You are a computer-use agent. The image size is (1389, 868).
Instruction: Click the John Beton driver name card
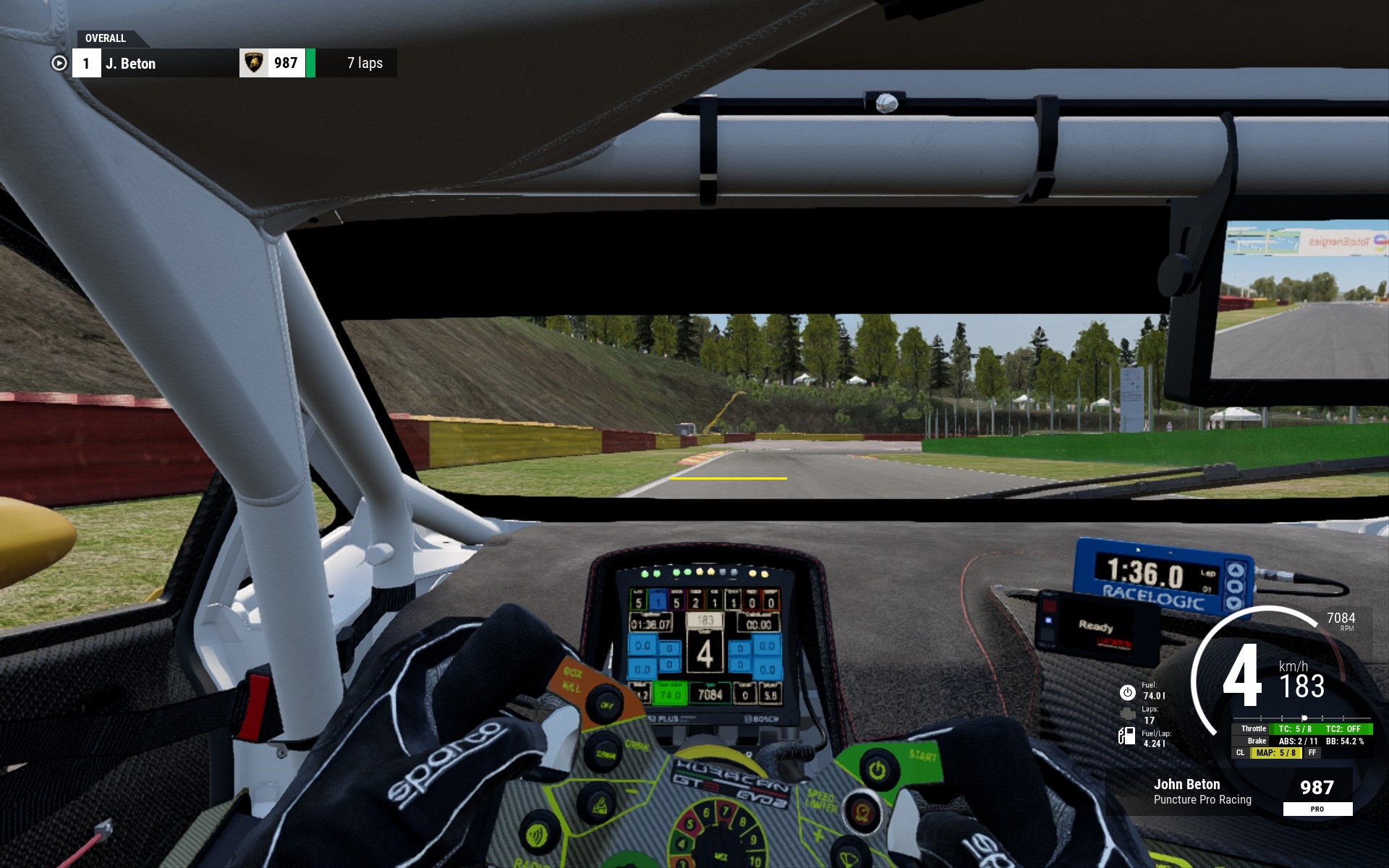click(1201, 791)
